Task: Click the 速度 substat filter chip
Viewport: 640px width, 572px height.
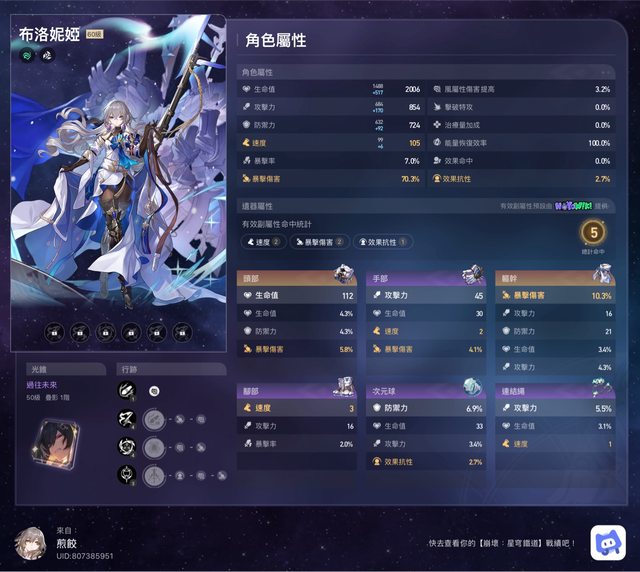Action: (x=265, y=241)
